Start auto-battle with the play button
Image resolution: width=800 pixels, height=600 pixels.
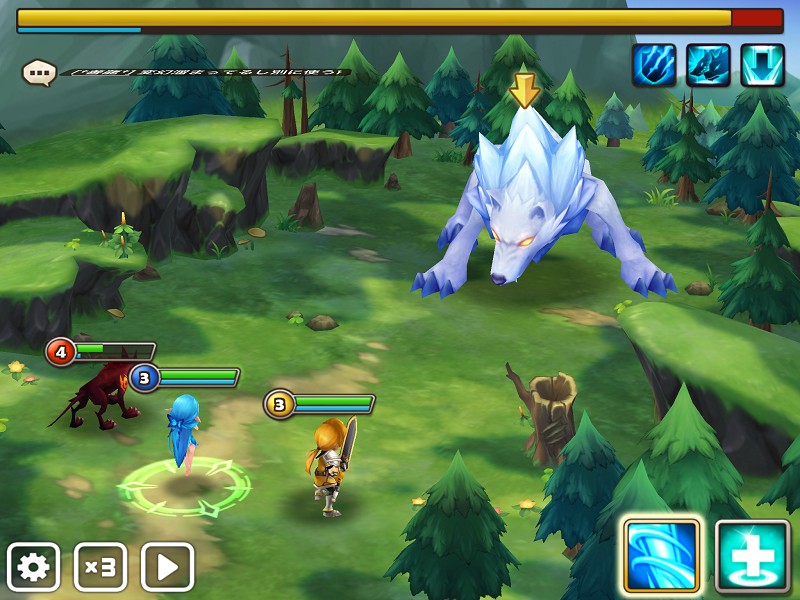point(167,567)
